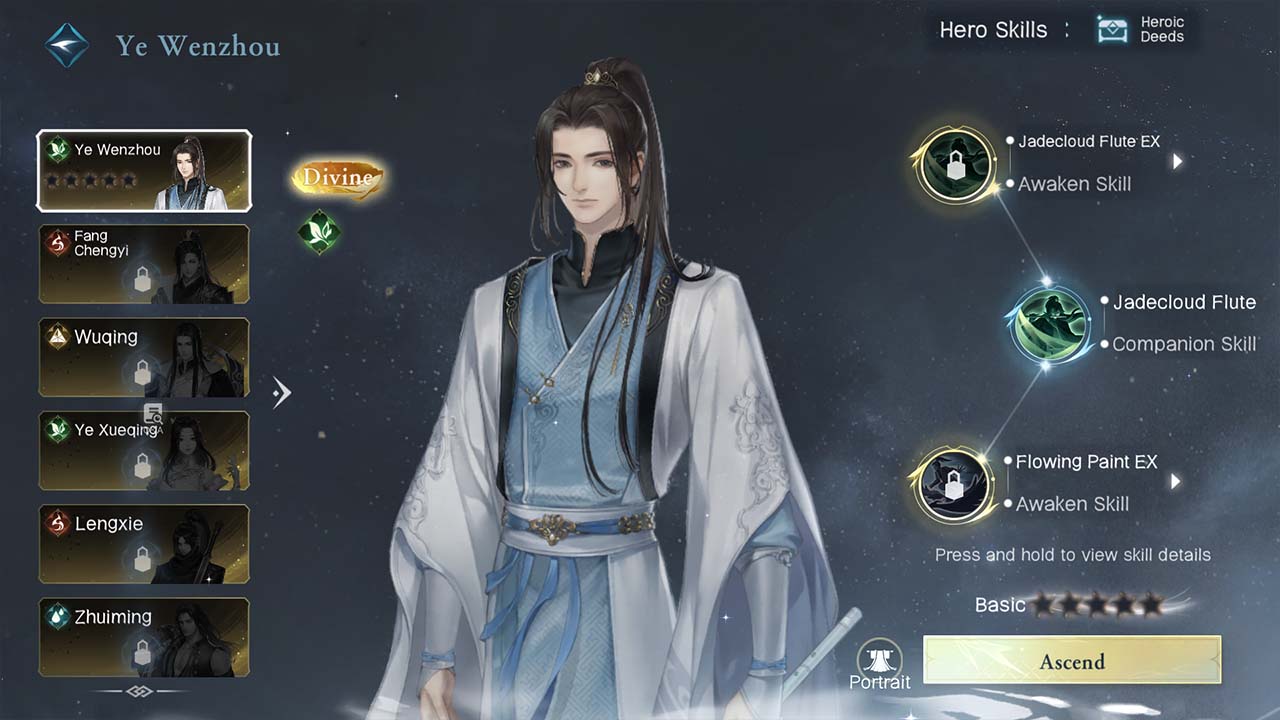Go back using the top-left diamond icon
The width and height of the screenshot is (1280, 720).
click(x=67, y=46)
